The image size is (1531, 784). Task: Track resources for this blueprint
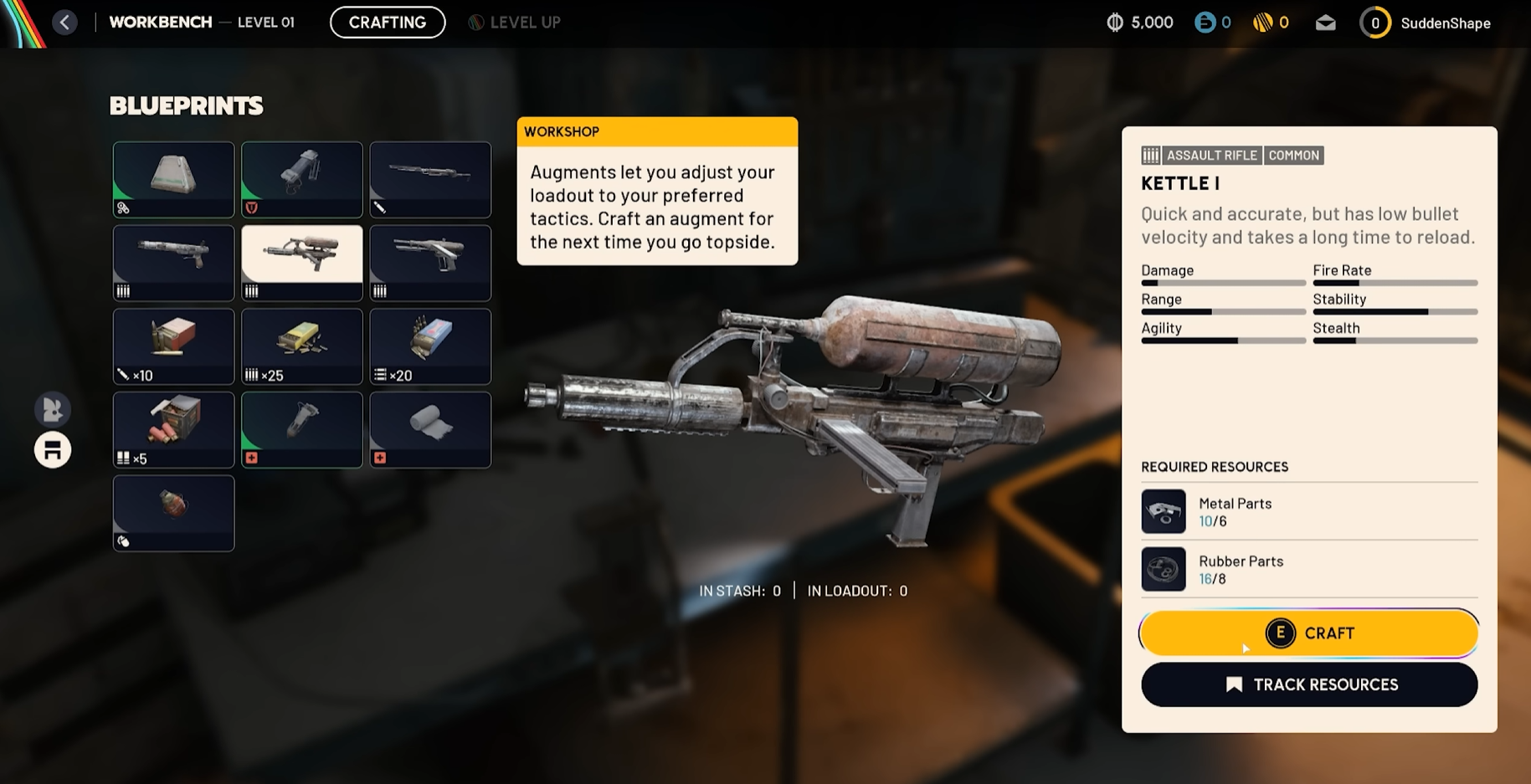pos(1308,684)
